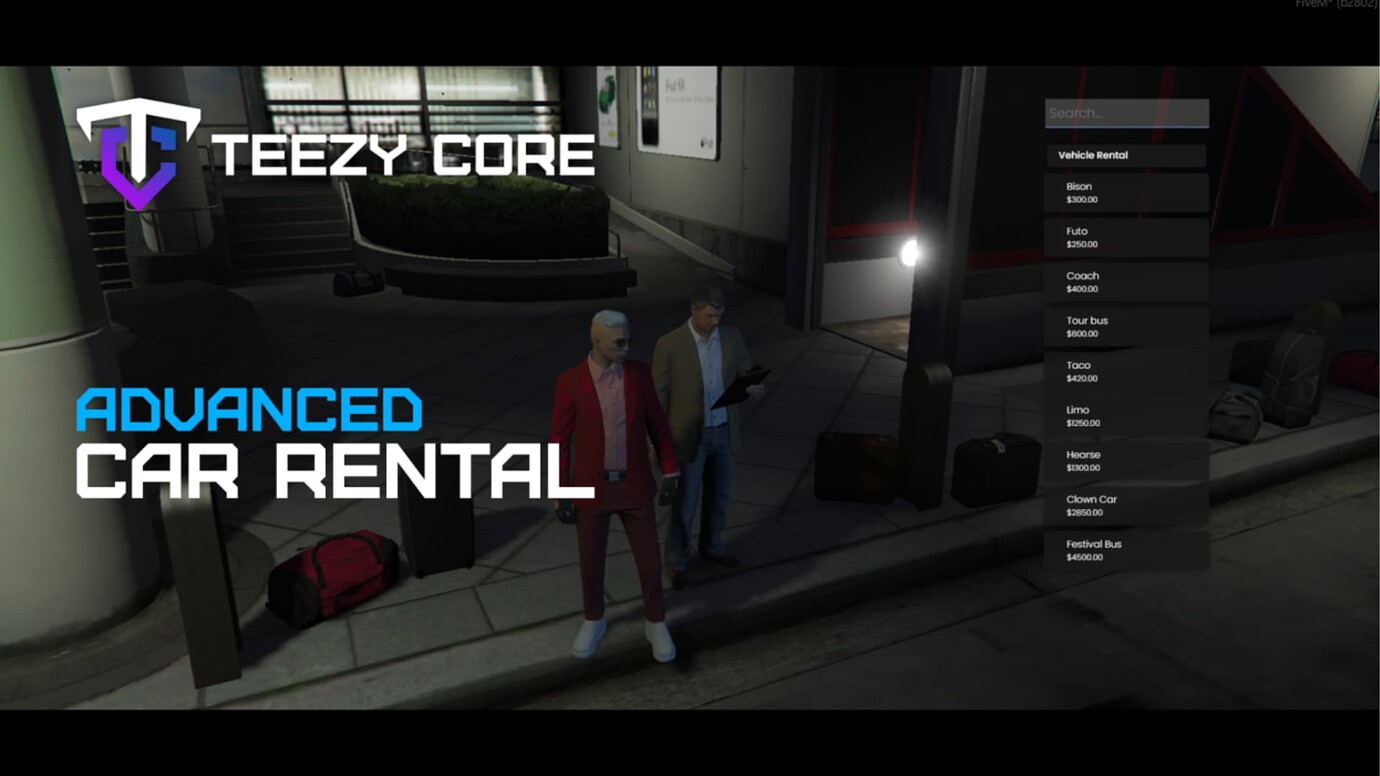Screen dimensions: 1380x776
Task: Choose the Clown Car for $2850.00
Action: [x=1127, y=505]
